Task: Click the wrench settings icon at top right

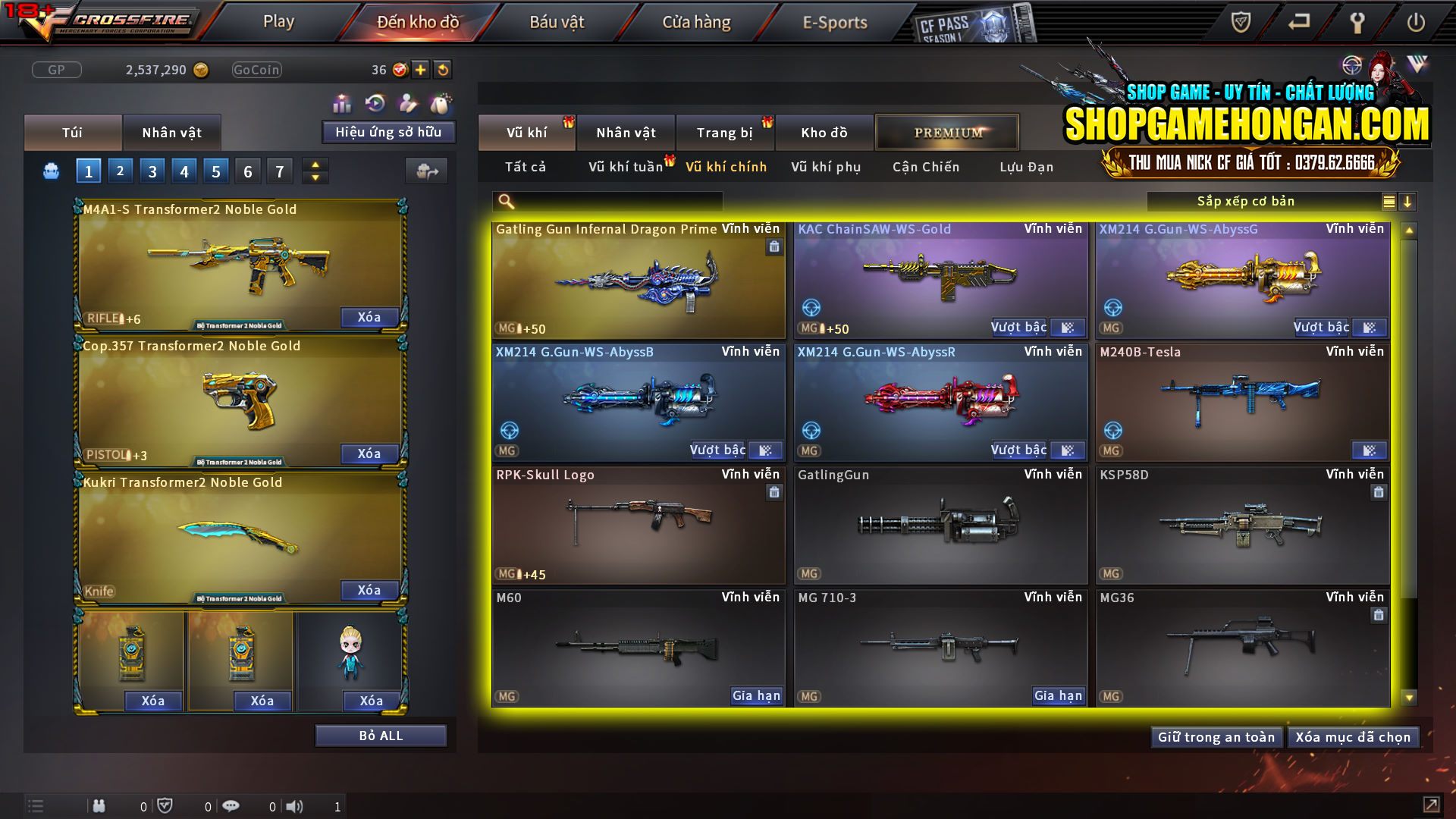Action: (x=1357, y=22)
